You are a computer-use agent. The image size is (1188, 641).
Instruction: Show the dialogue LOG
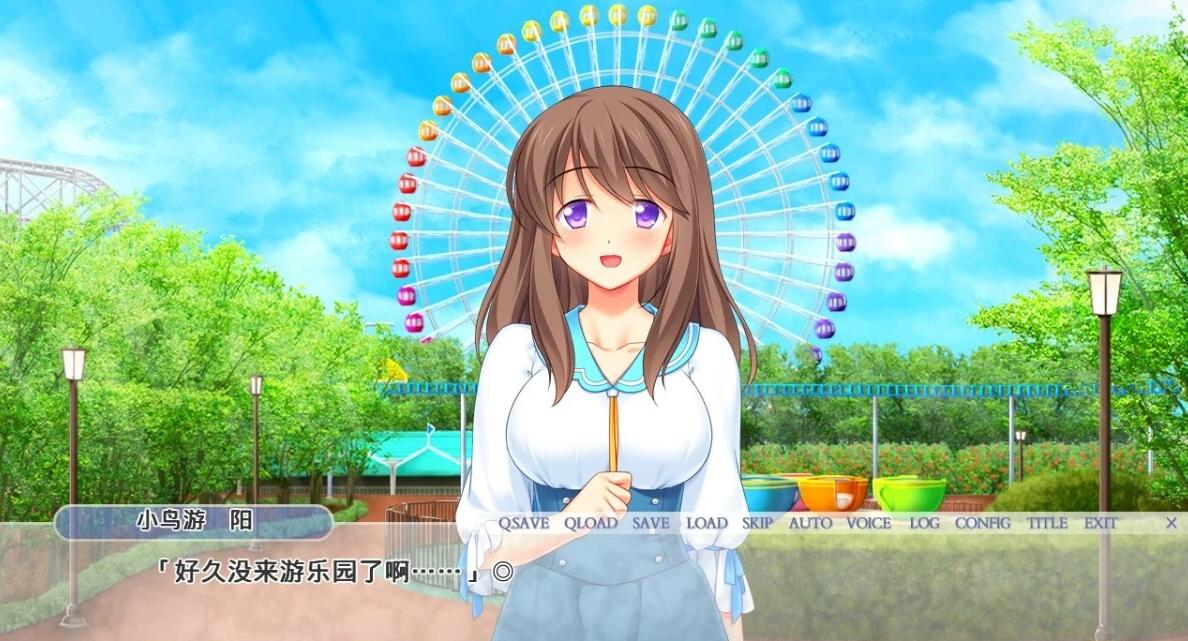[924, 523]
